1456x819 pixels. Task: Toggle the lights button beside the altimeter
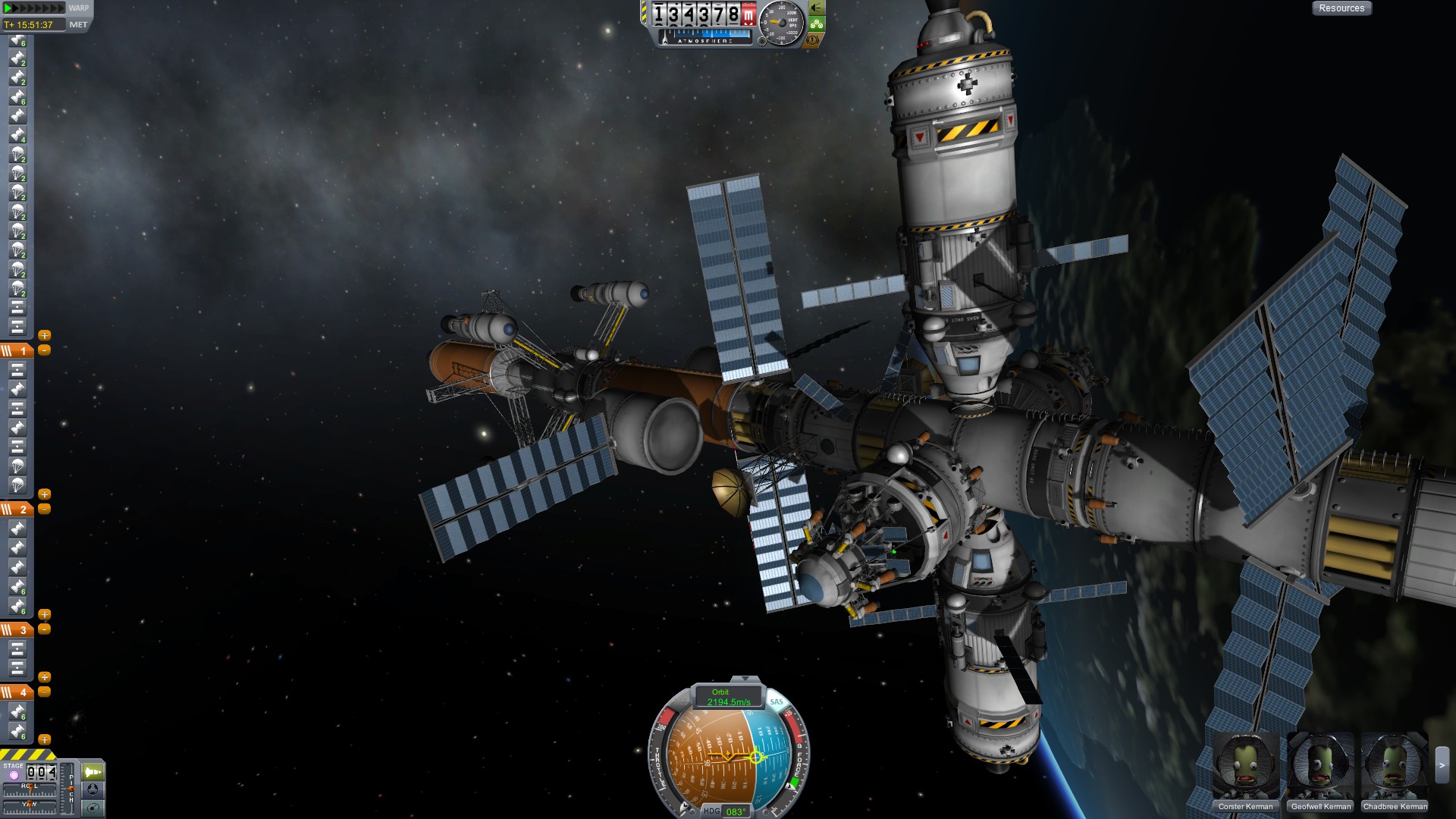(816, 8)
